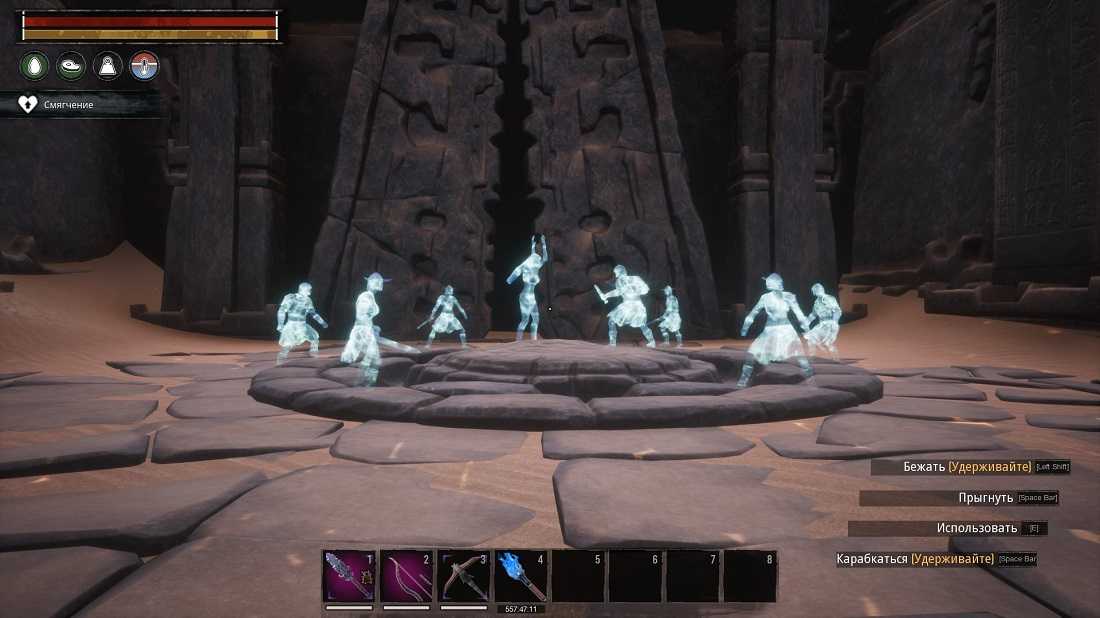Equip the bow in hotbar slot 2

(406, 576)
